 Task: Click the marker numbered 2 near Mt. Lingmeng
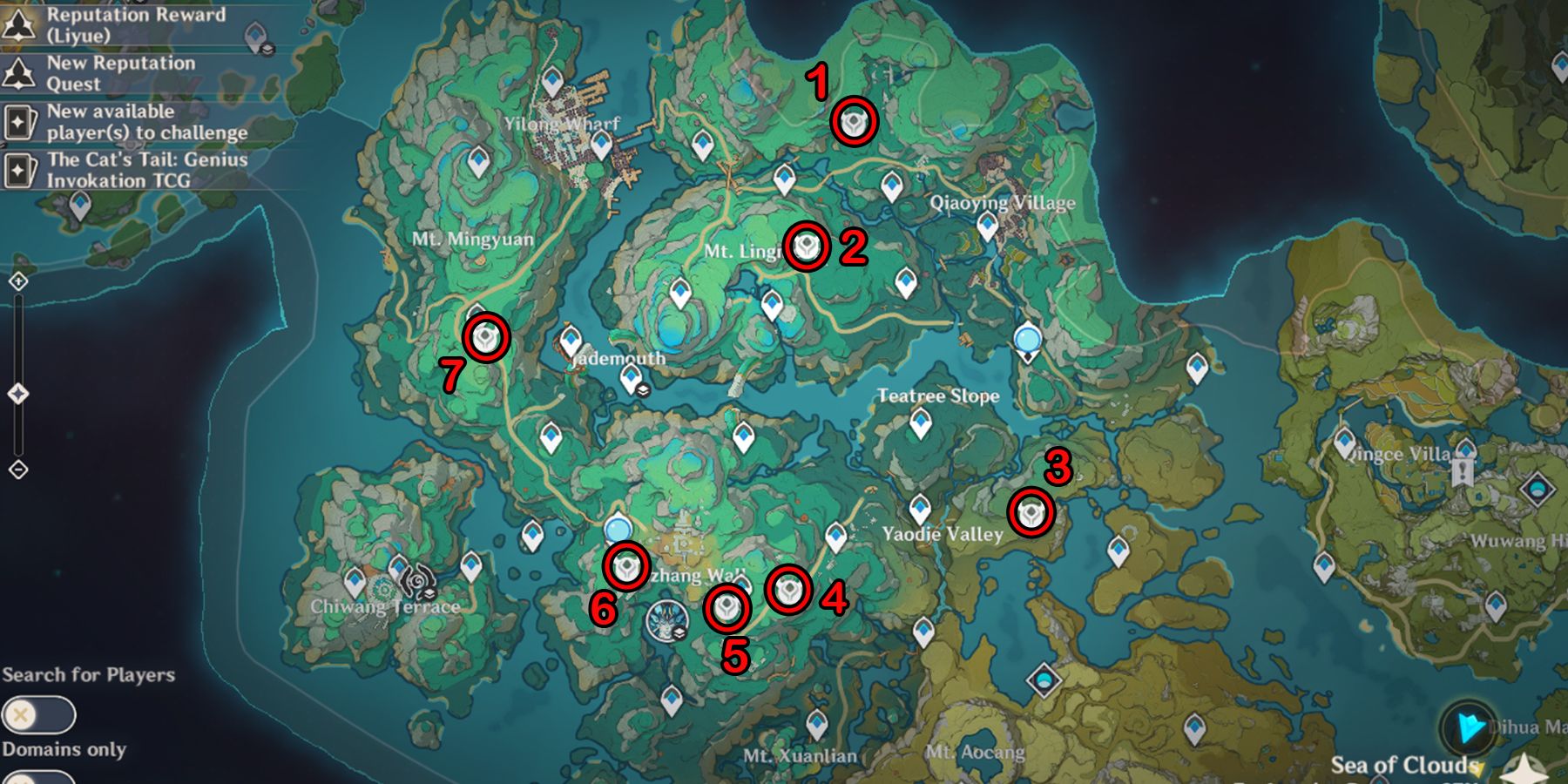click(x=807, y=246)
